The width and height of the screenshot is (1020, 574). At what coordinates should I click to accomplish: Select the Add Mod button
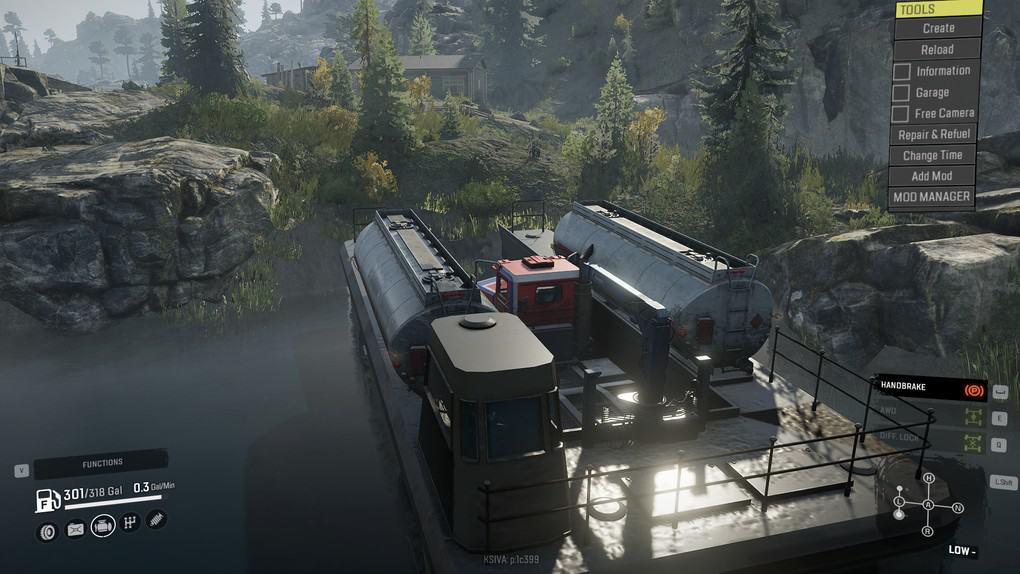pyautogui.click(x=932, y=176)
